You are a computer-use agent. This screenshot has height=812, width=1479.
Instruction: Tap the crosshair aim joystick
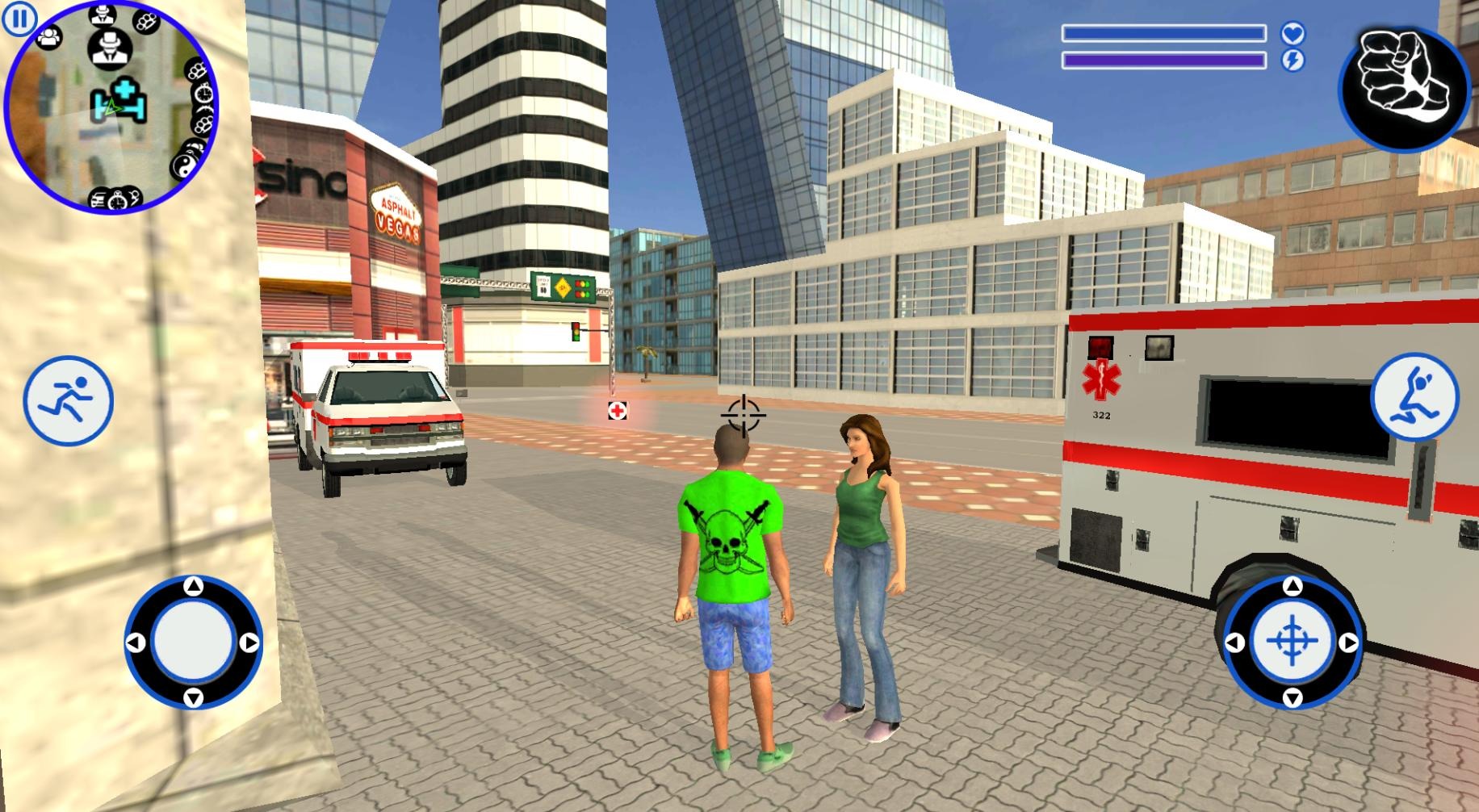[x=1292, y=642]
